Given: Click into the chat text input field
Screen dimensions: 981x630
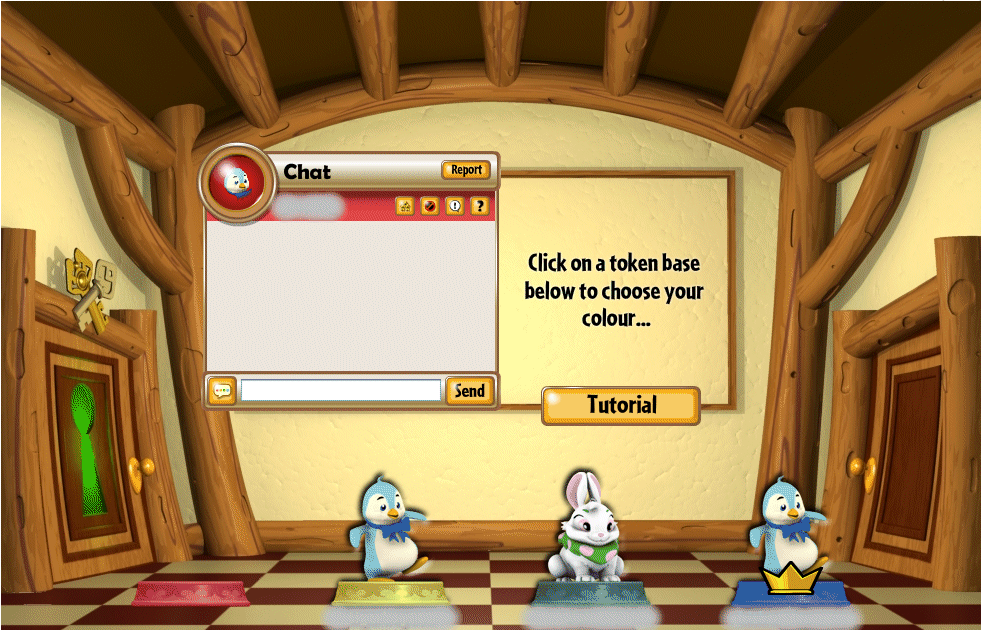Looking at the screenshot, I should pos(341,391).
